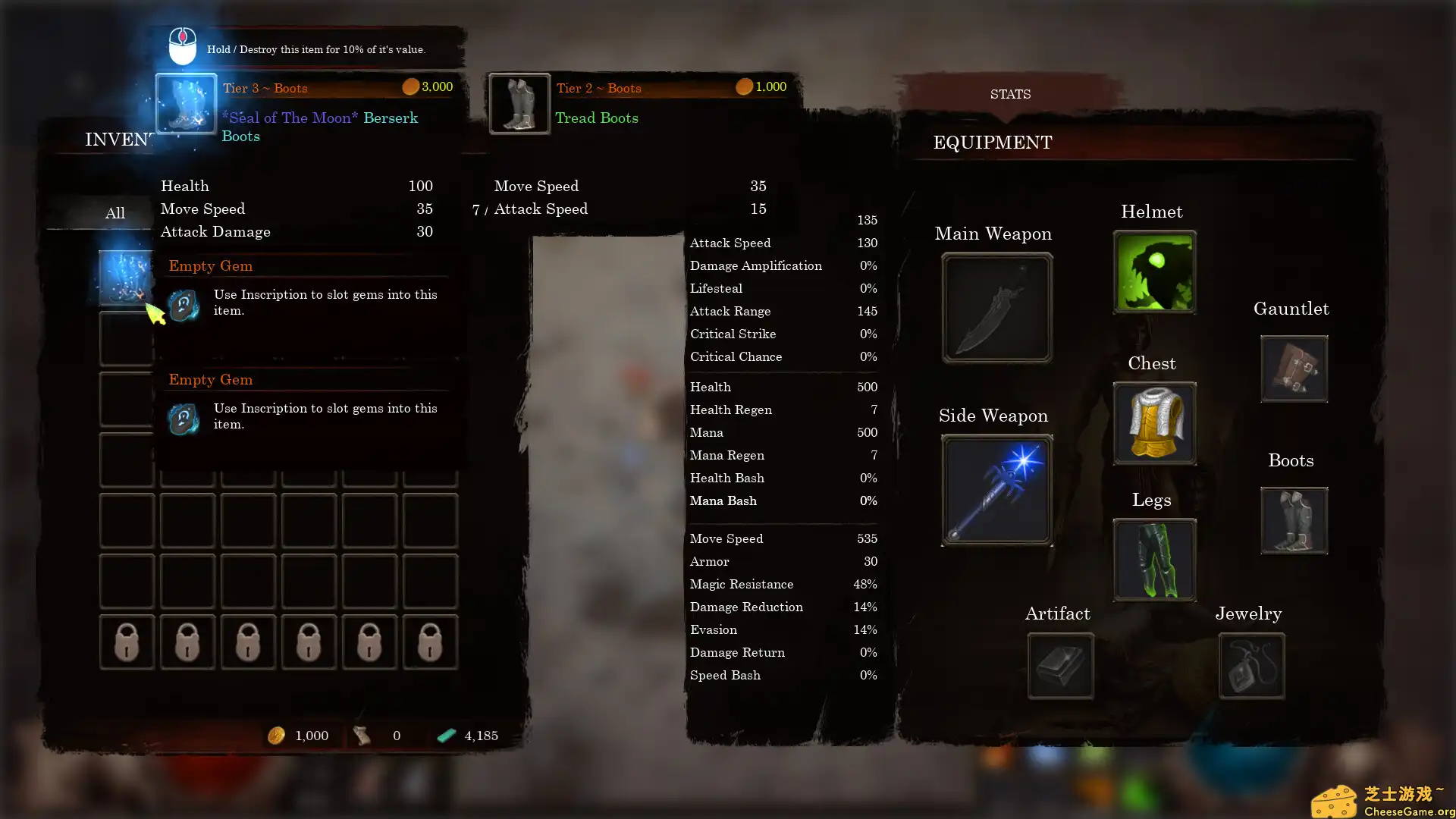Select the Chest armor piece

click(1153, 423)
